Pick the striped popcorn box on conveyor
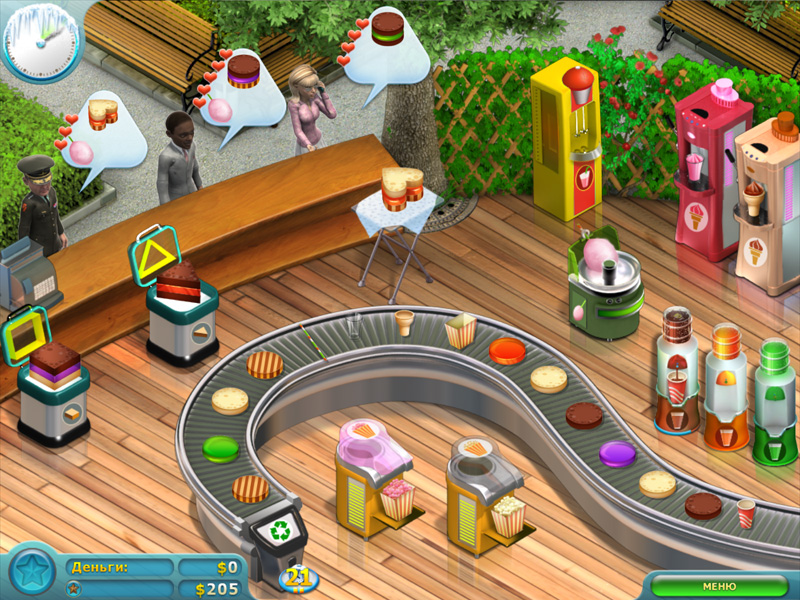The height and width of the screenshot is (600, 800). (x=460, y=330)
